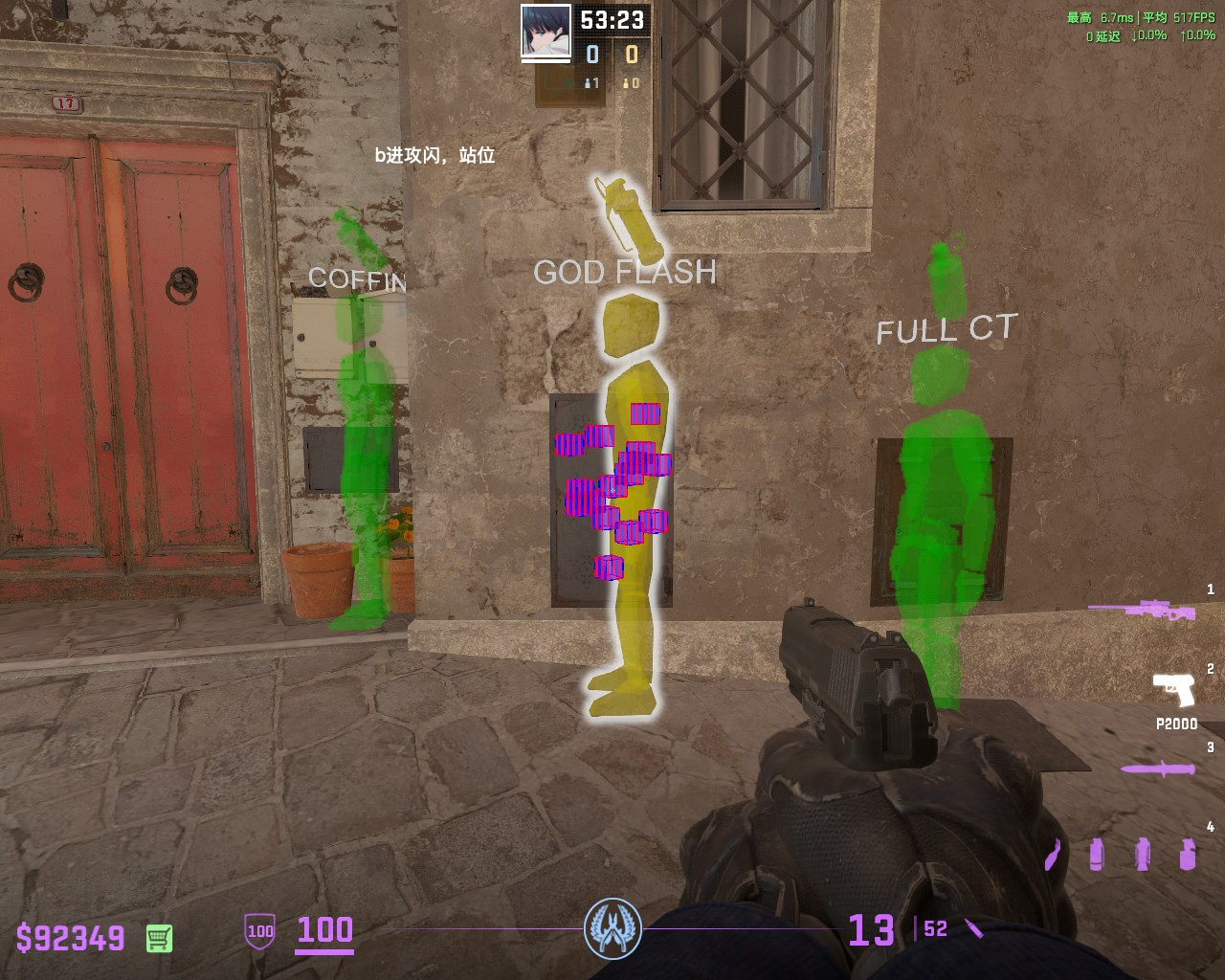
Task: Open the buy menu shopping cart icon
Action: click(x=160, y=938)
